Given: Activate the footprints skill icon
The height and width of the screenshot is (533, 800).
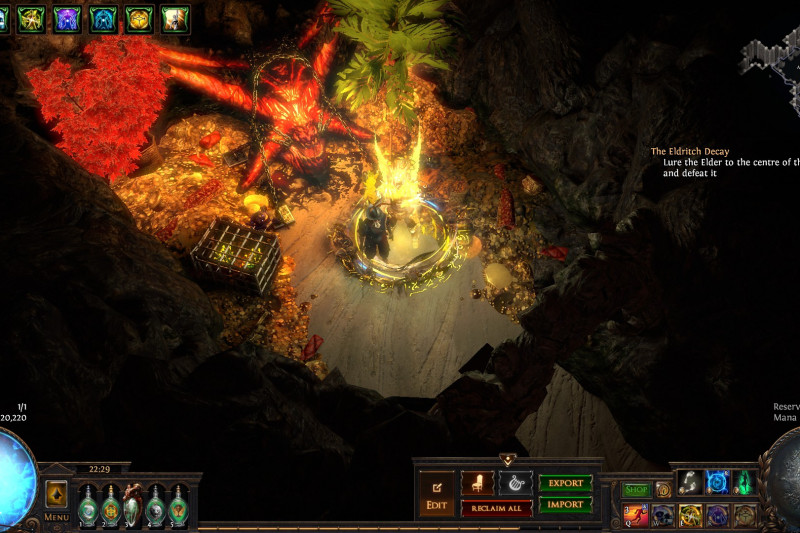Looking at the screenshot, I should [690, 482].
